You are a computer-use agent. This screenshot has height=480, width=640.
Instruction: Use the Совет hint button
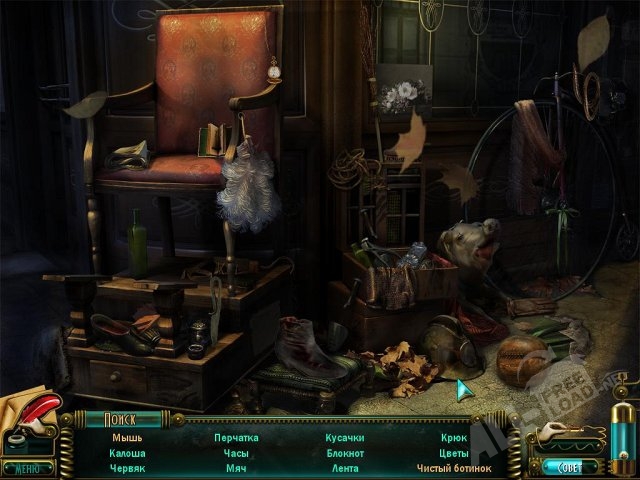(x=570, y=466)
